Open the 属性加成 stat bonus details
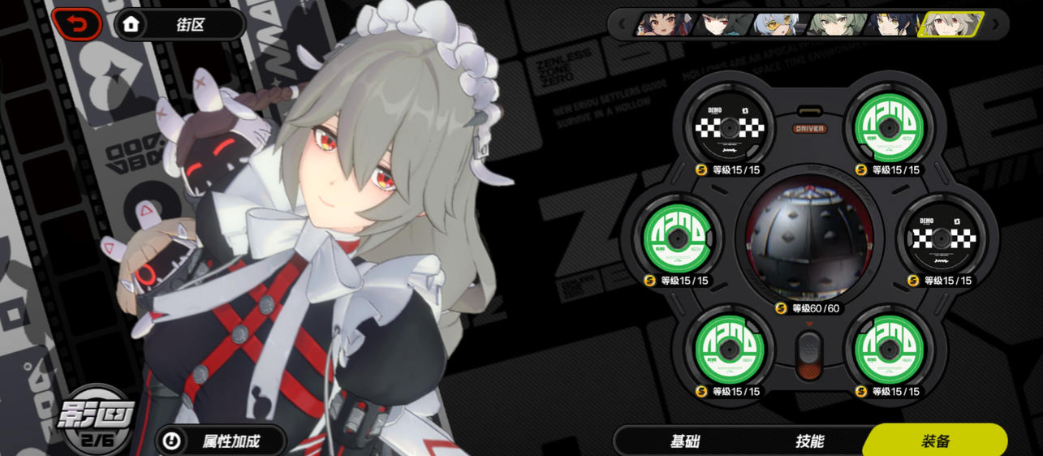This screenshot has width=1043, height=456. point(222,440)
